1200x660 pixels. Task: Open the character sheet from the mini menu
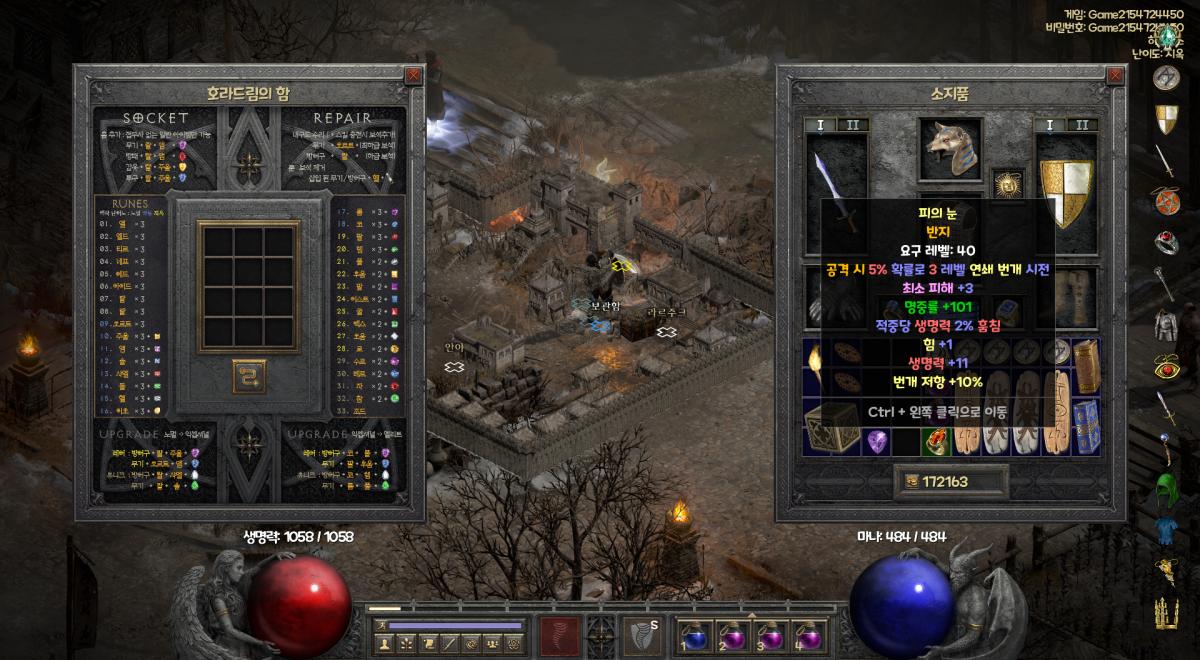[385, 643]
